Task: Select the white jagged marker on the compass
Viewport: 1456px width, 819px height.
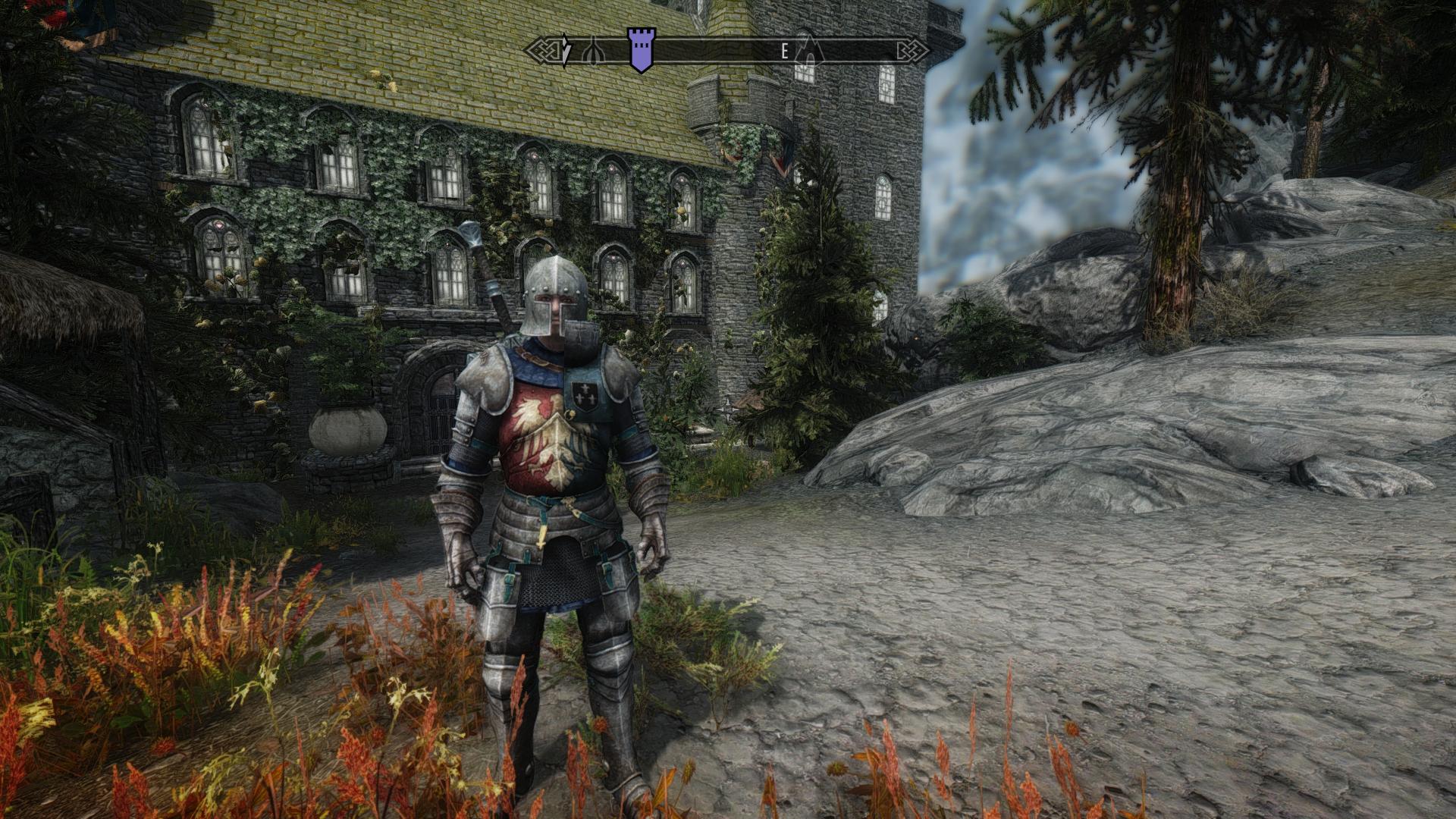Action: click(x=566, y=50)
